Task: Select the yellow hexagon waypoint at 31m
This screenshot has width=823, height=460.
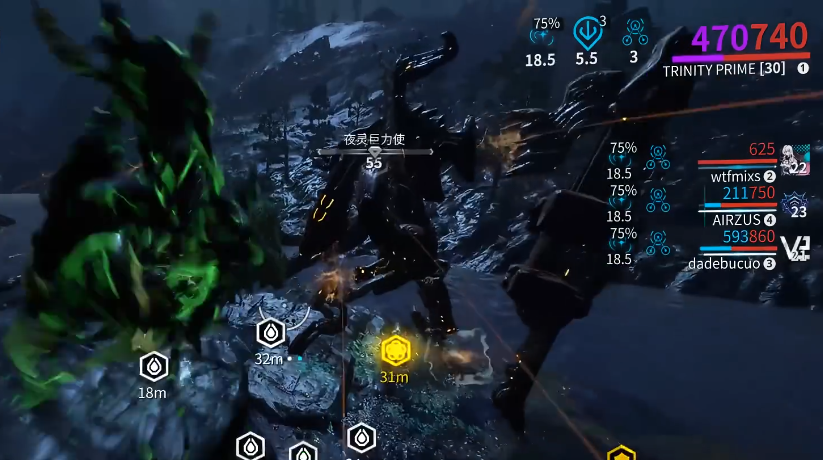Action: tap(396, 350)
